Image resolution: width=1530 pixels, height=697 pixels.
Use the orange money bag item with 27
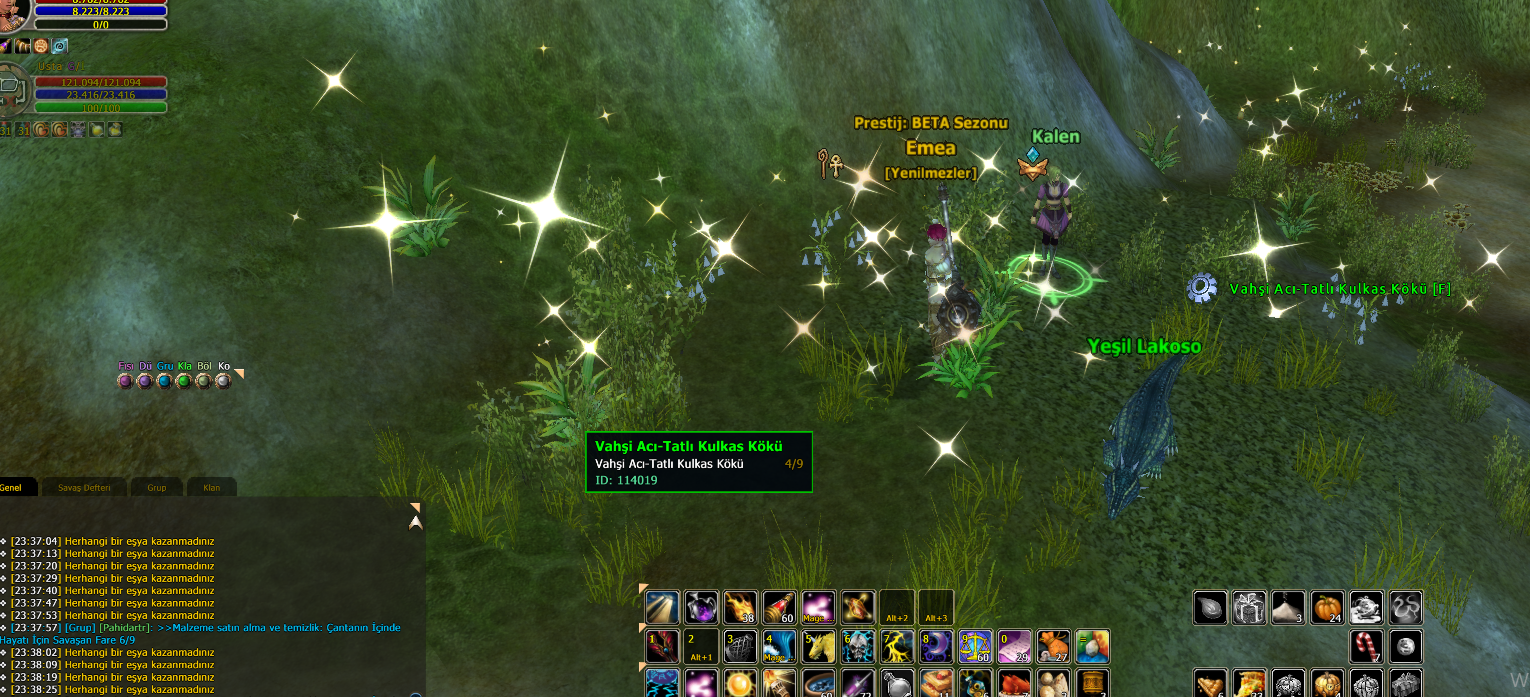[1053, 646]
